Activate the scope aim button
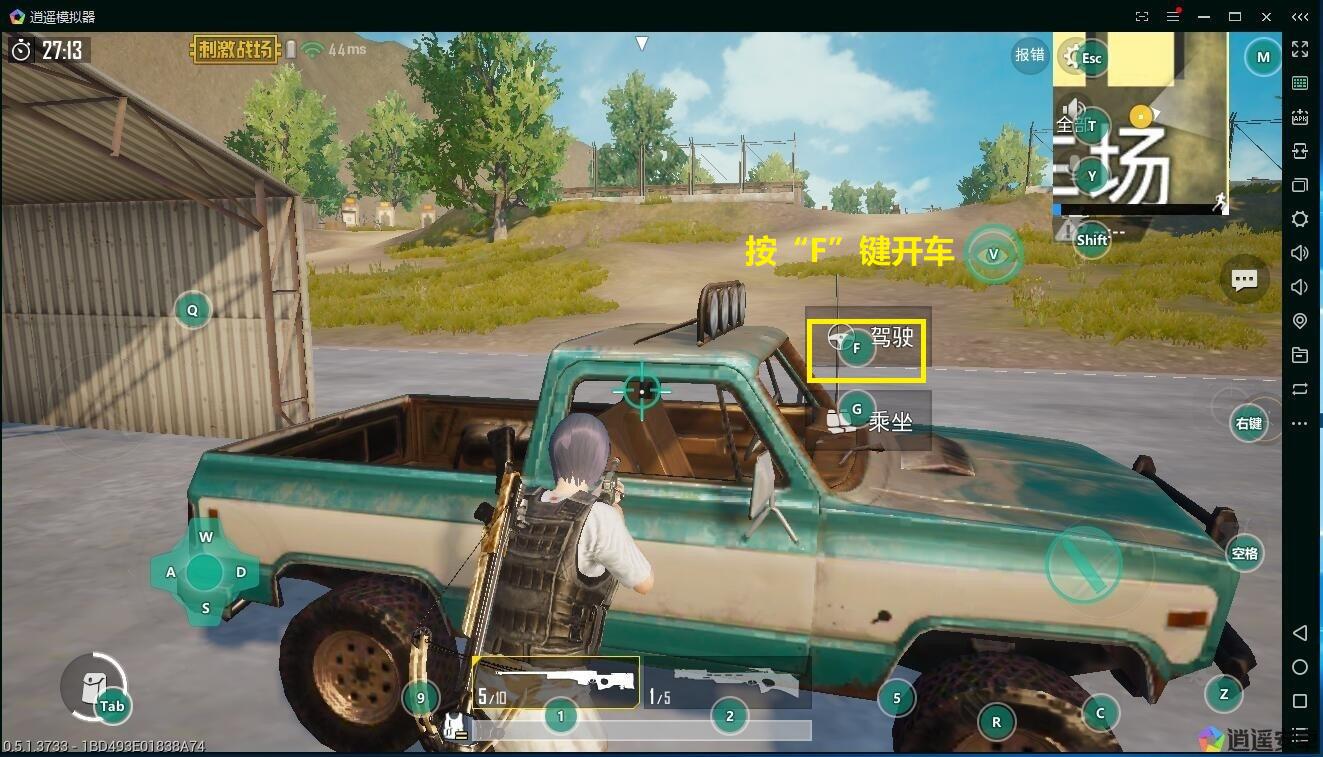 click(1248, 423)
